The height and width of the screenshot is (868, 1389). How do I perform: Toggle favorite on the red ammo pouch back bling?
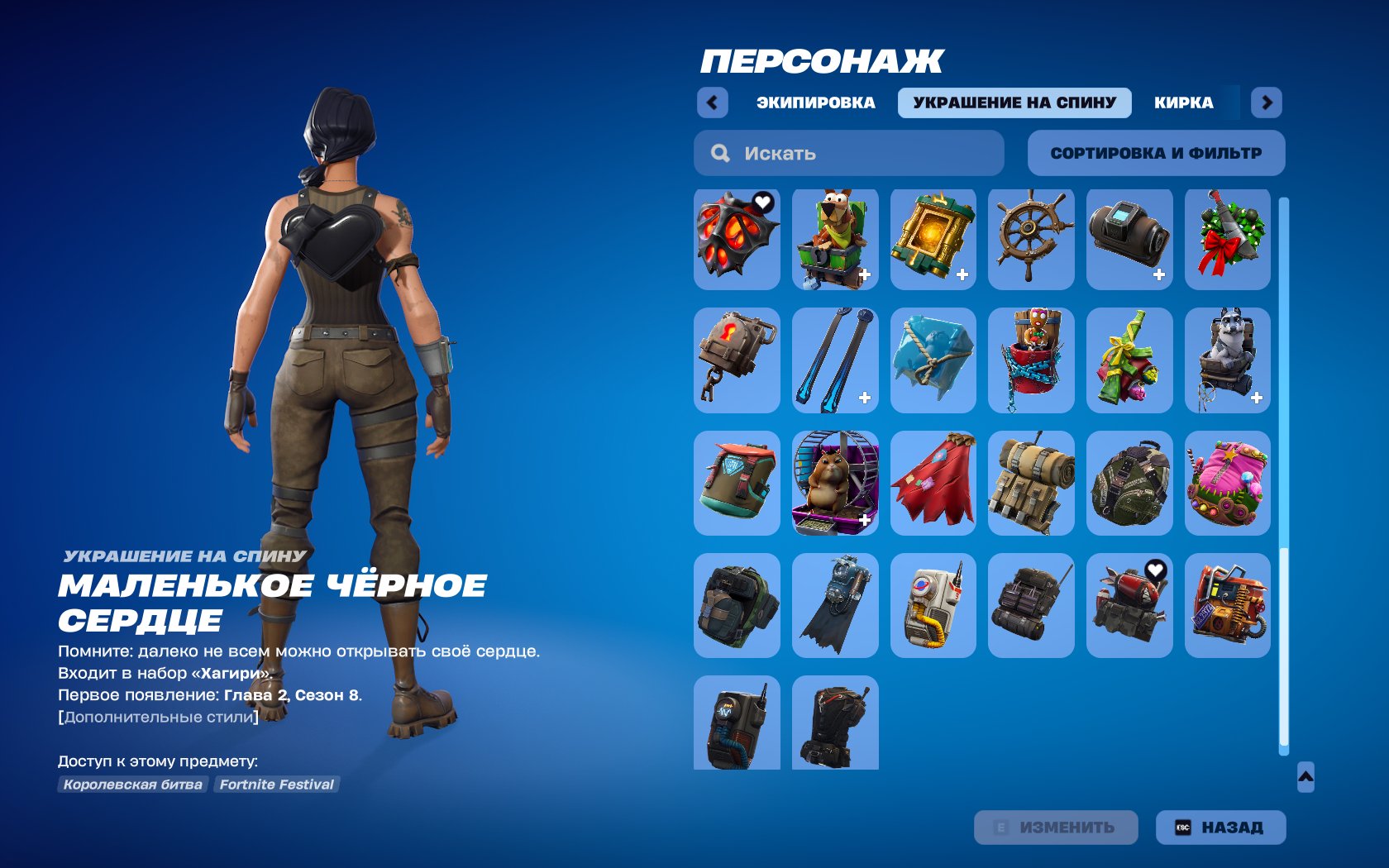click(1158, 571)
